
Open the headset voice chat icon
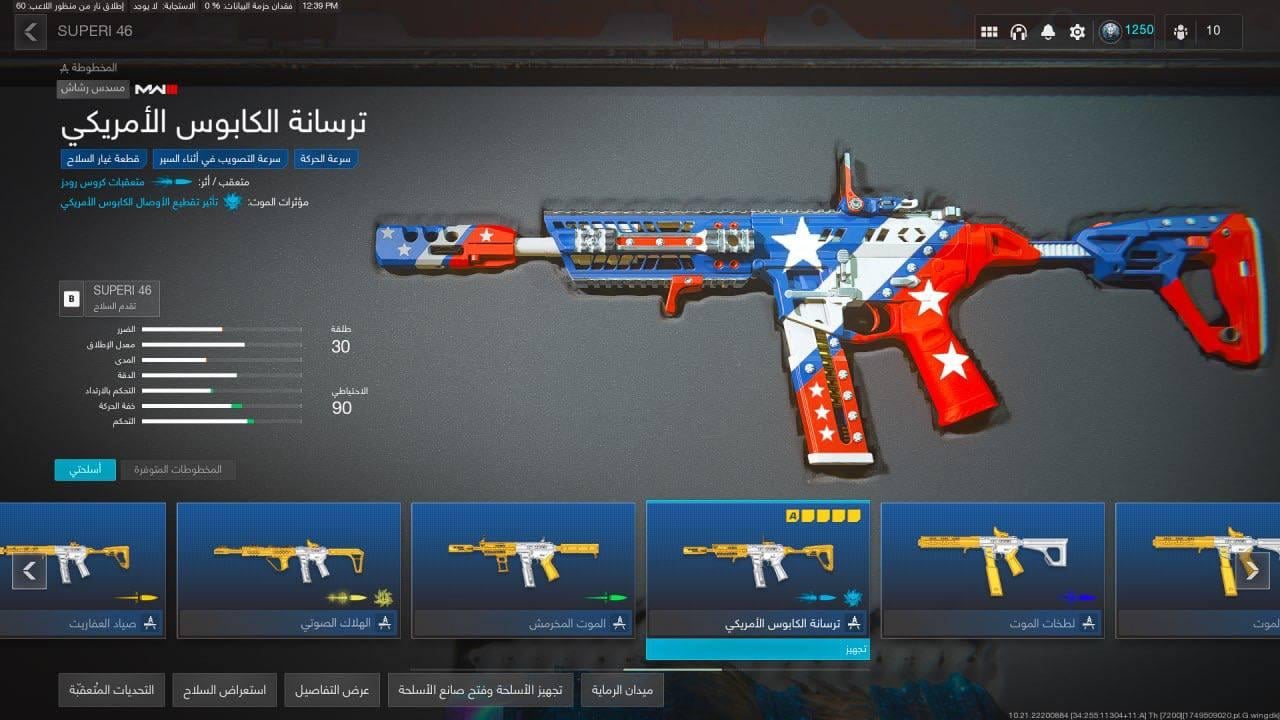(1018, 31)
